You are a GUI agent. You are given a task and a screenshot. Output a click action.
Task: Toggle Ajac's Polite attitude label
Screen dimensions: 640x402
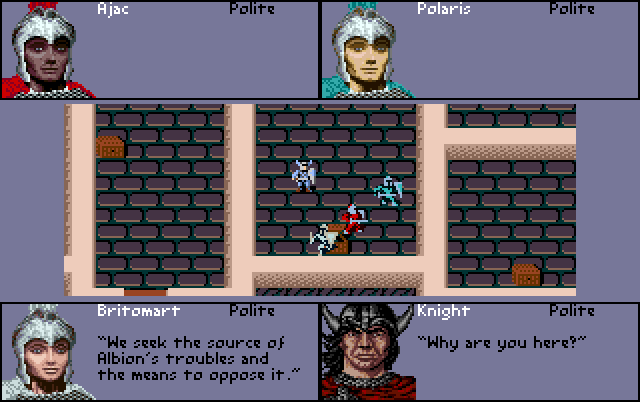pos(252,8)
